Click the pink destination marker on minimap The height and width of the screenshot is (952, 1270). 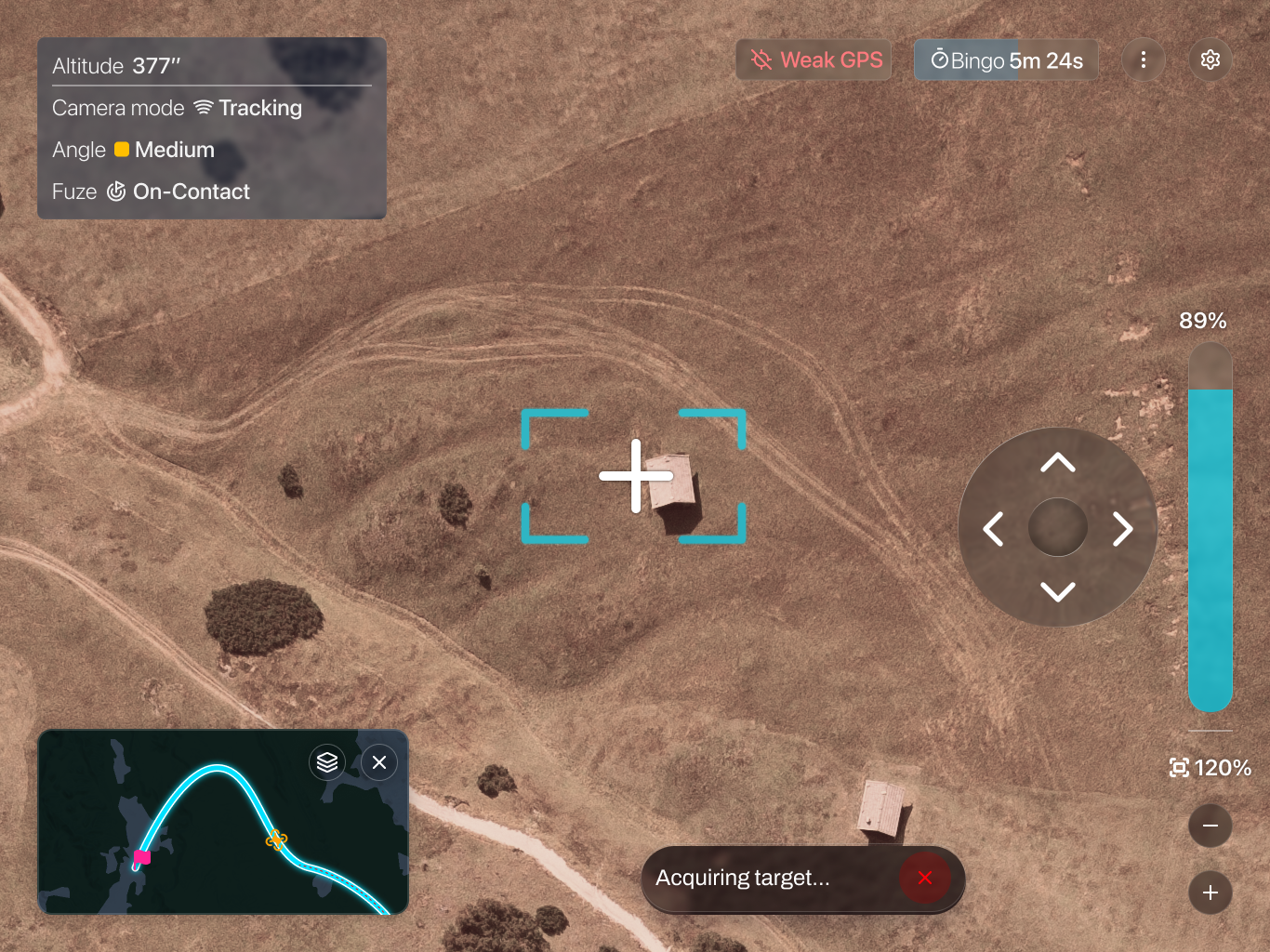click(x=142, y=857)
